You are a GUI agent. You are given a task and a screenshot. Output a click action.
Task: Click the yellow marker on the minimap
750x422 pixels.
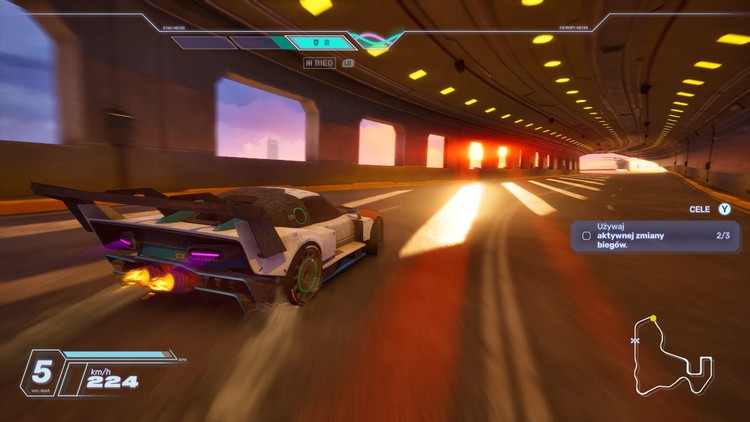point(653,319)
